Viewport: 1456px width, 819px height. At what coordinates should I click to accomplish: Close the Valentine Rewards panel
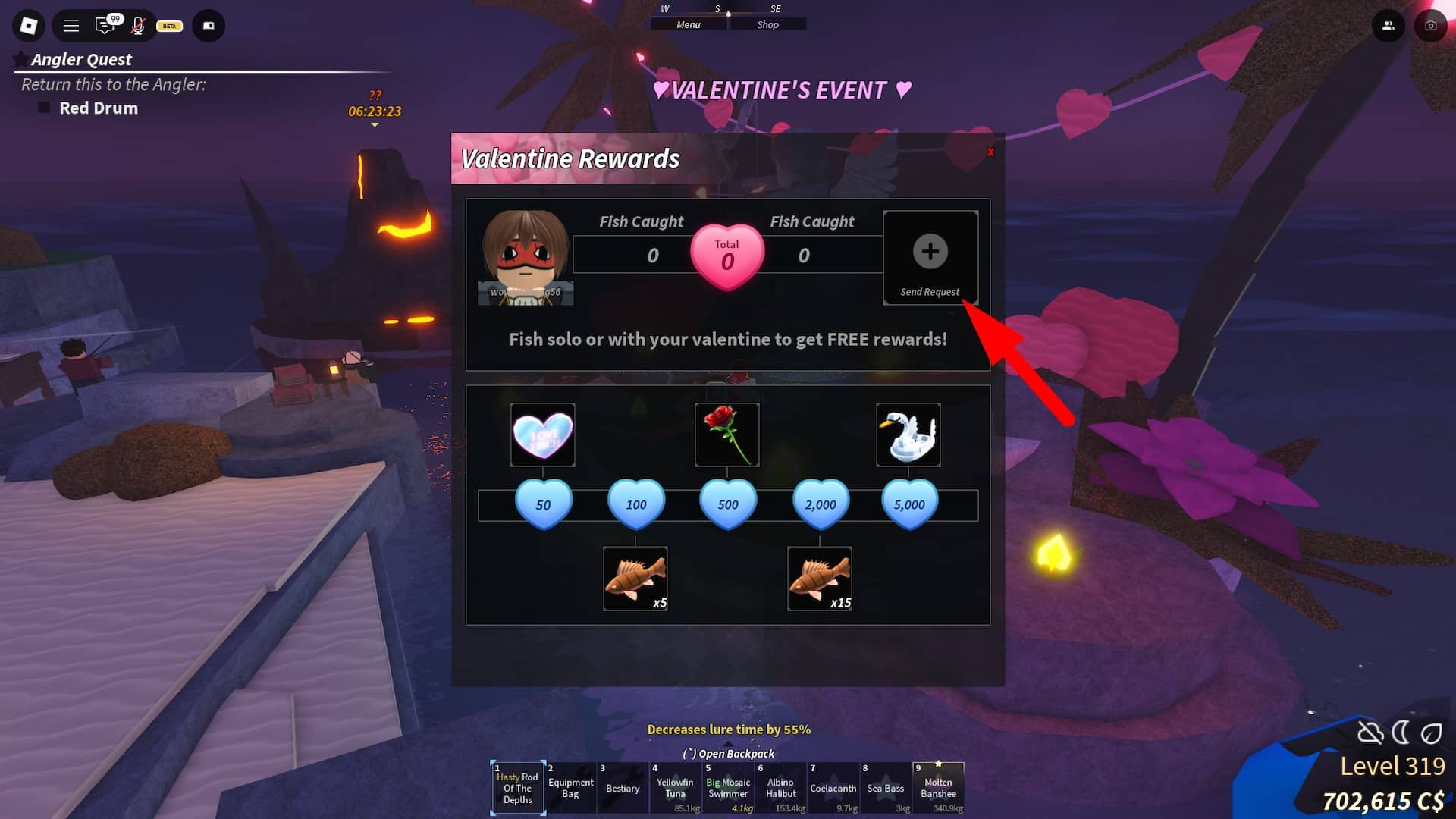tap(990, 152)
